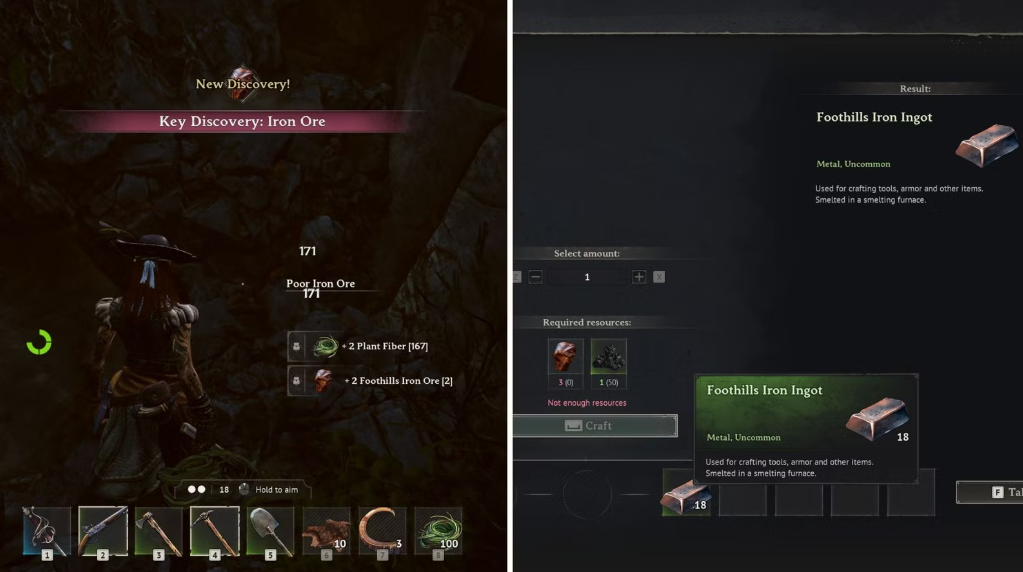The width and height of the screenshot is (1023, 572).
Task: Click the craft amount number field
Action: click(587, 277)
